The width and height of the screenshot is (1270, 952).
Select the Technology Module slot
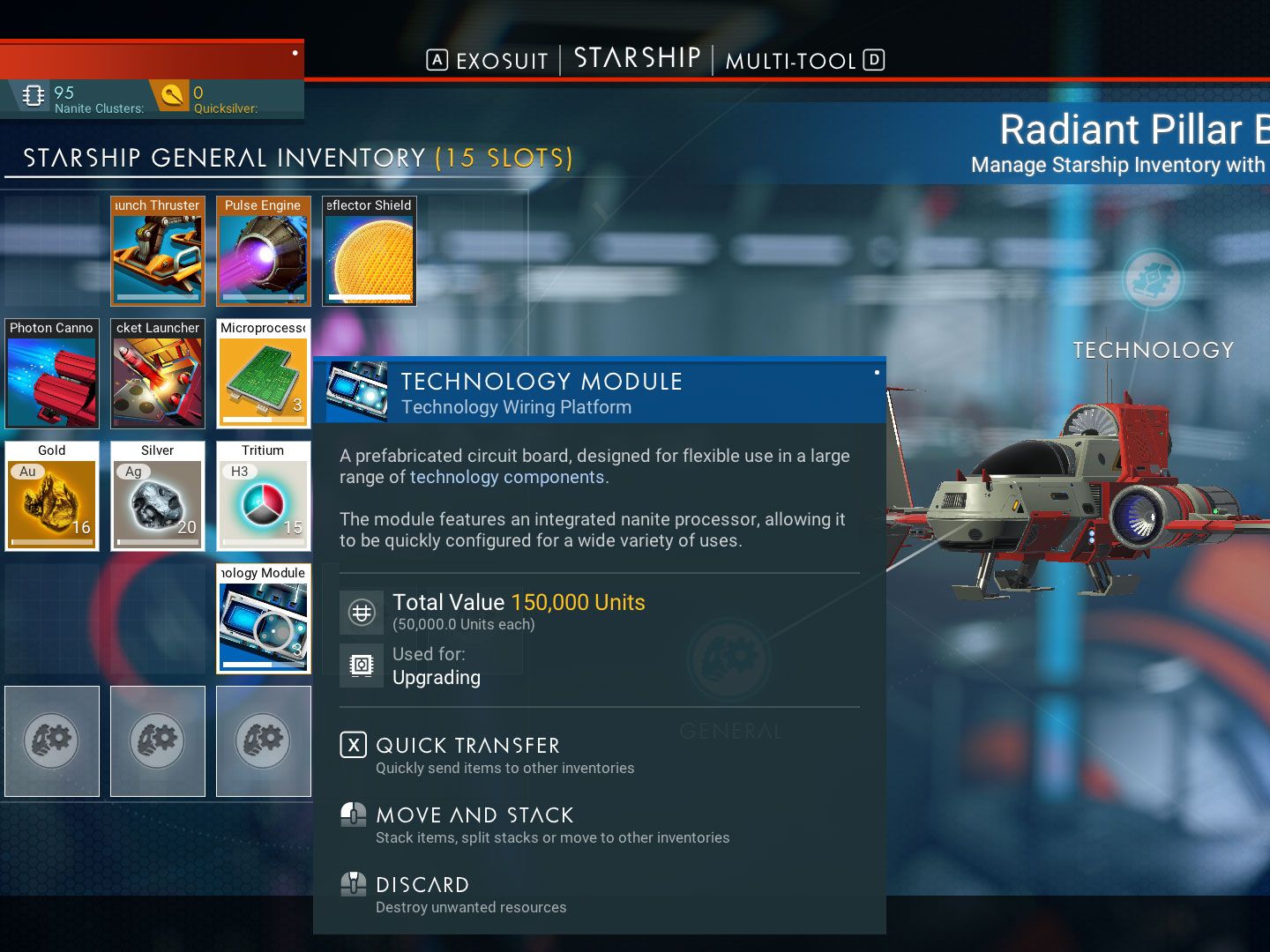point(264,619)
